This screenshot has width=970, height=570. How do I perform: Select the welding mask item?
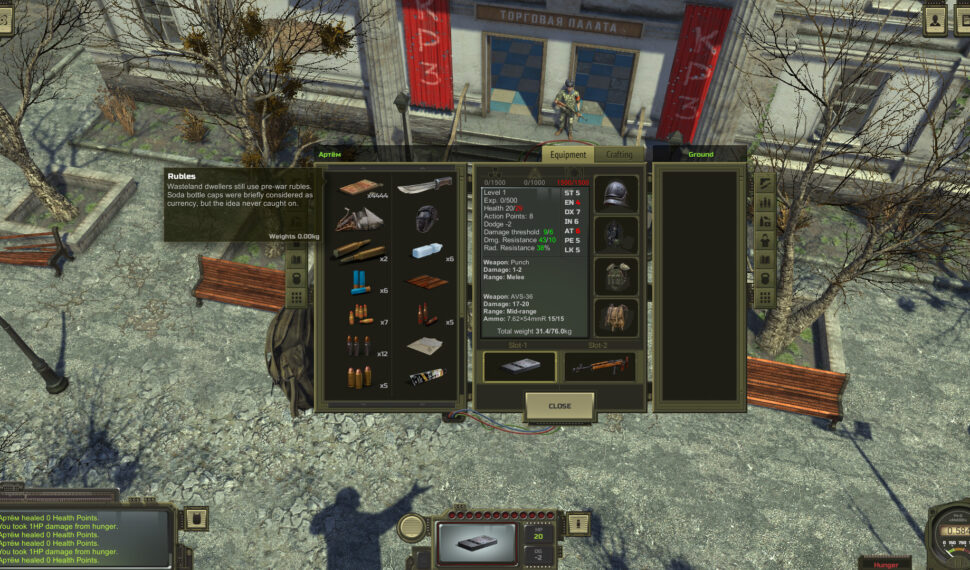pos(424,218)
